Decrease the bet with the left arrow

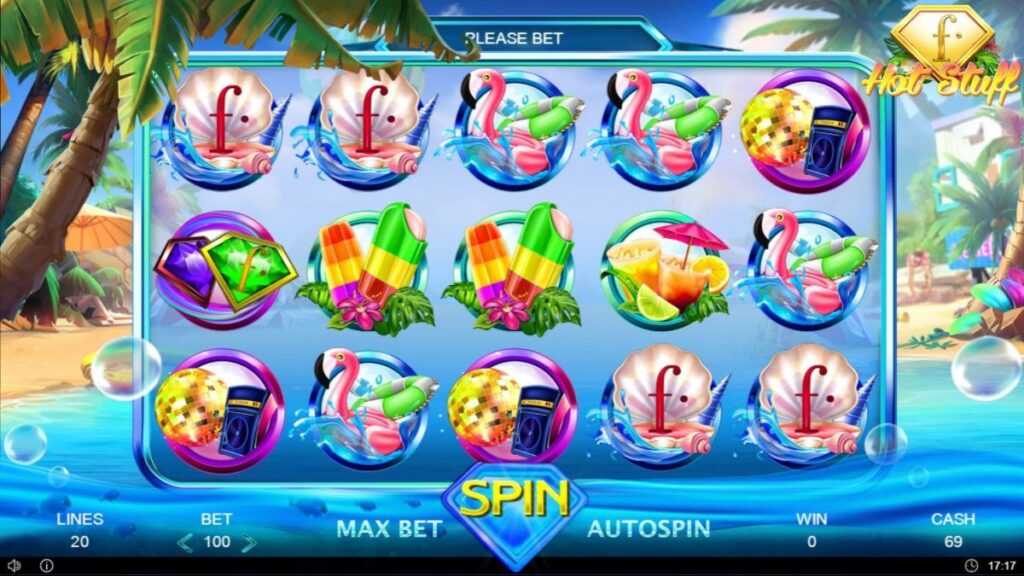[184, 543]
